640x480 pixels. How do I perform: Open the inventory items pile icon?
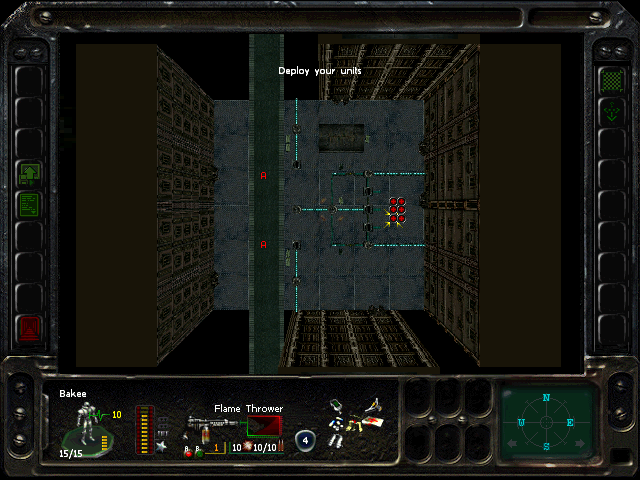coord(356,421)
